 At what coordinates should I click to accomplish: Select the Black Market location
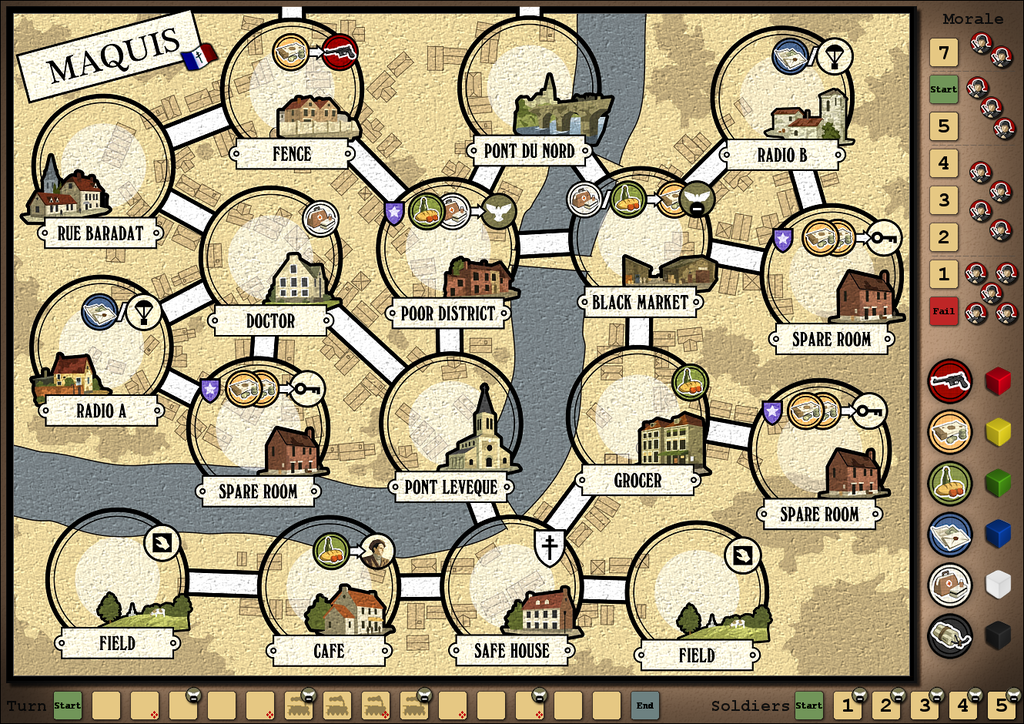(640, 240)
